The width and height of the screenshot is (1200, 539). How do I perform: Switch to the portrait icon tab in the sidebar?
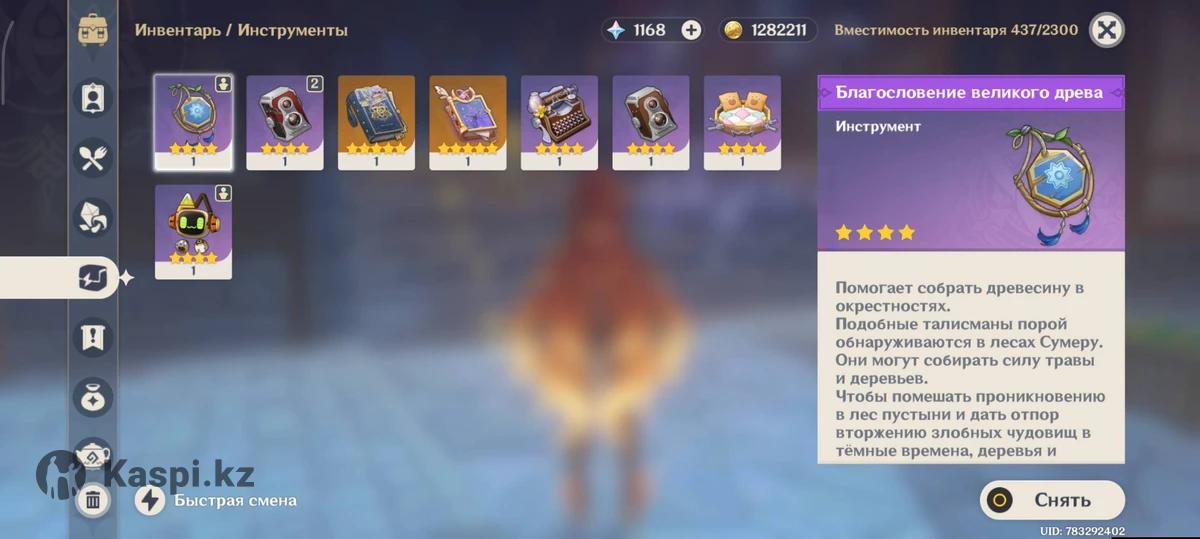[x=94, y=98]
